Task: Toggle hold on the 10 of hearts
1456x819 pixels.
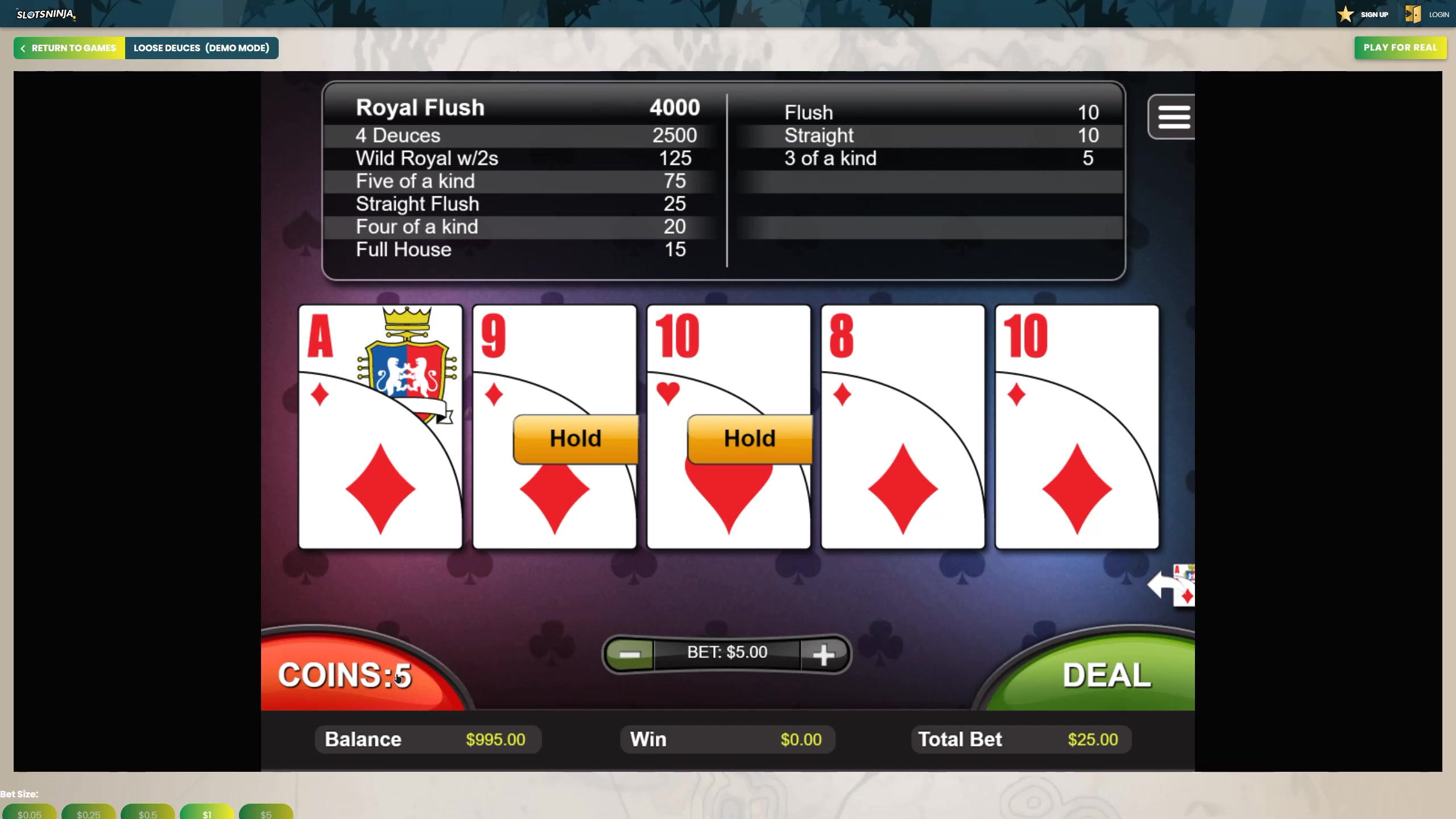Action: pyautogui.click(x=728, y=427)
